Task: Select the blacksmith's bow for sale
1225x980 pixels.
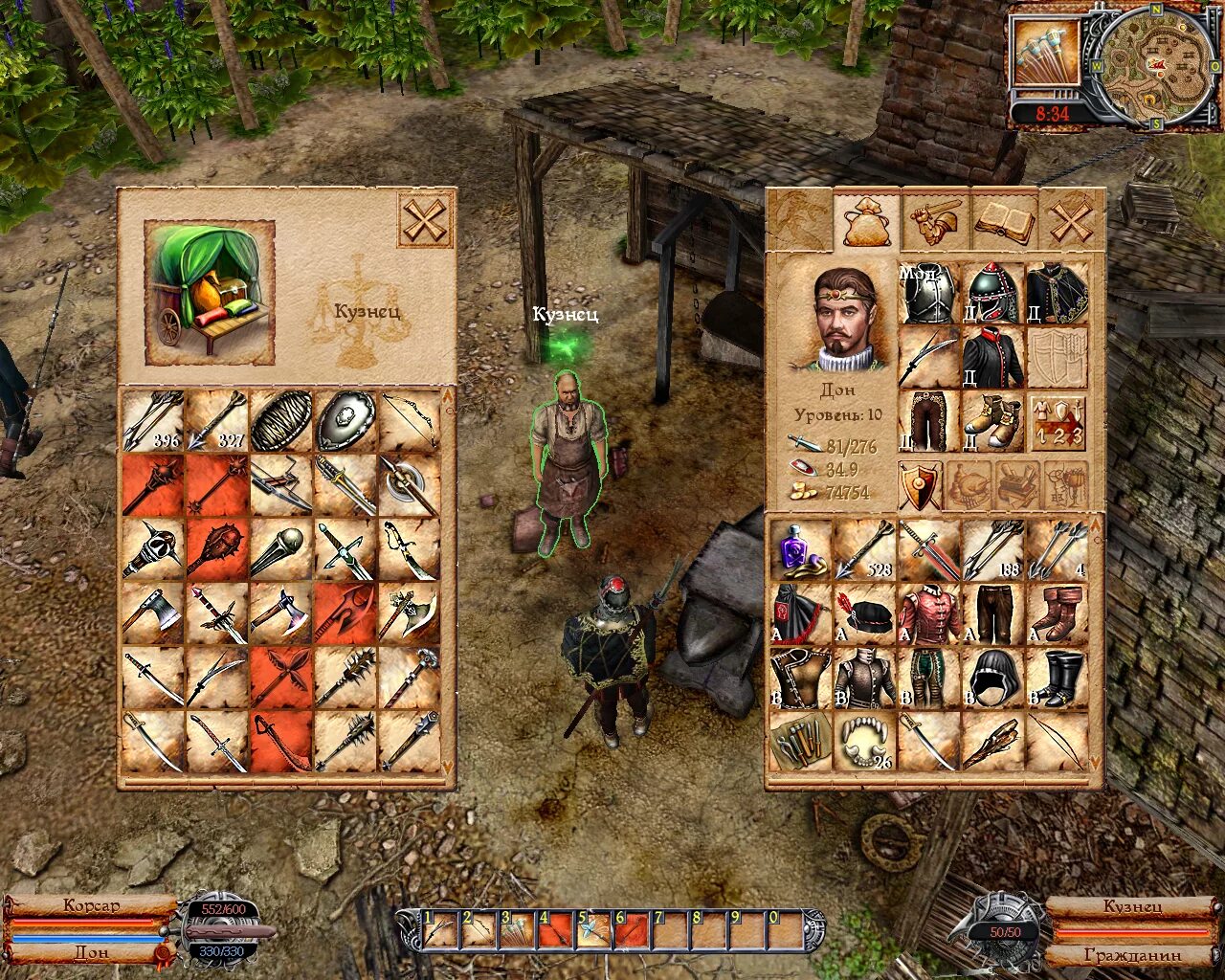Action: tap(410, 420)
